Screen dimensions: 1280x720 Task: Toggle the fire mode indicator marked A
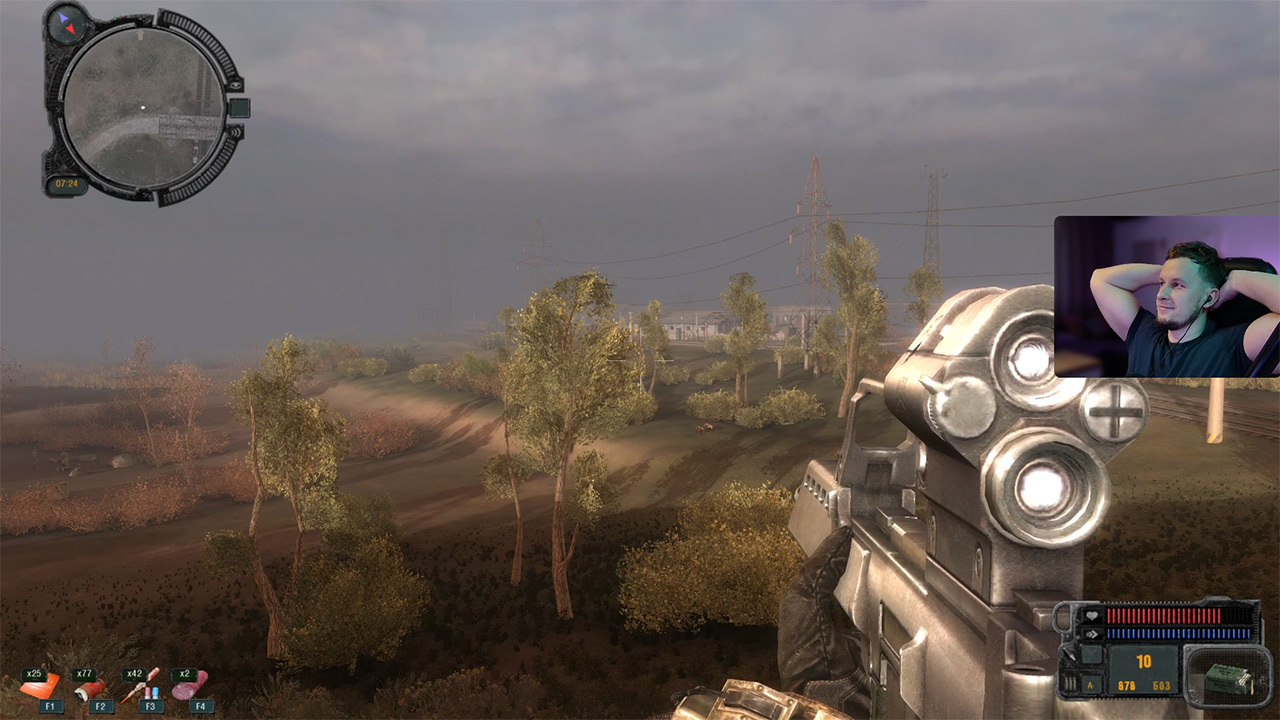point(1089,685)
